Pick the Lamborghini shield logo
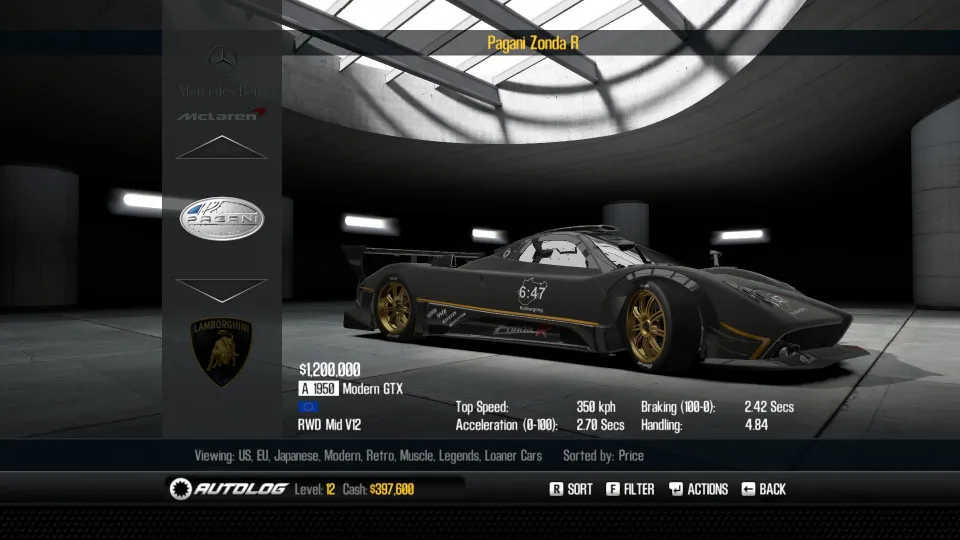This screenshot has width=960, height=540. coord(222,352)
